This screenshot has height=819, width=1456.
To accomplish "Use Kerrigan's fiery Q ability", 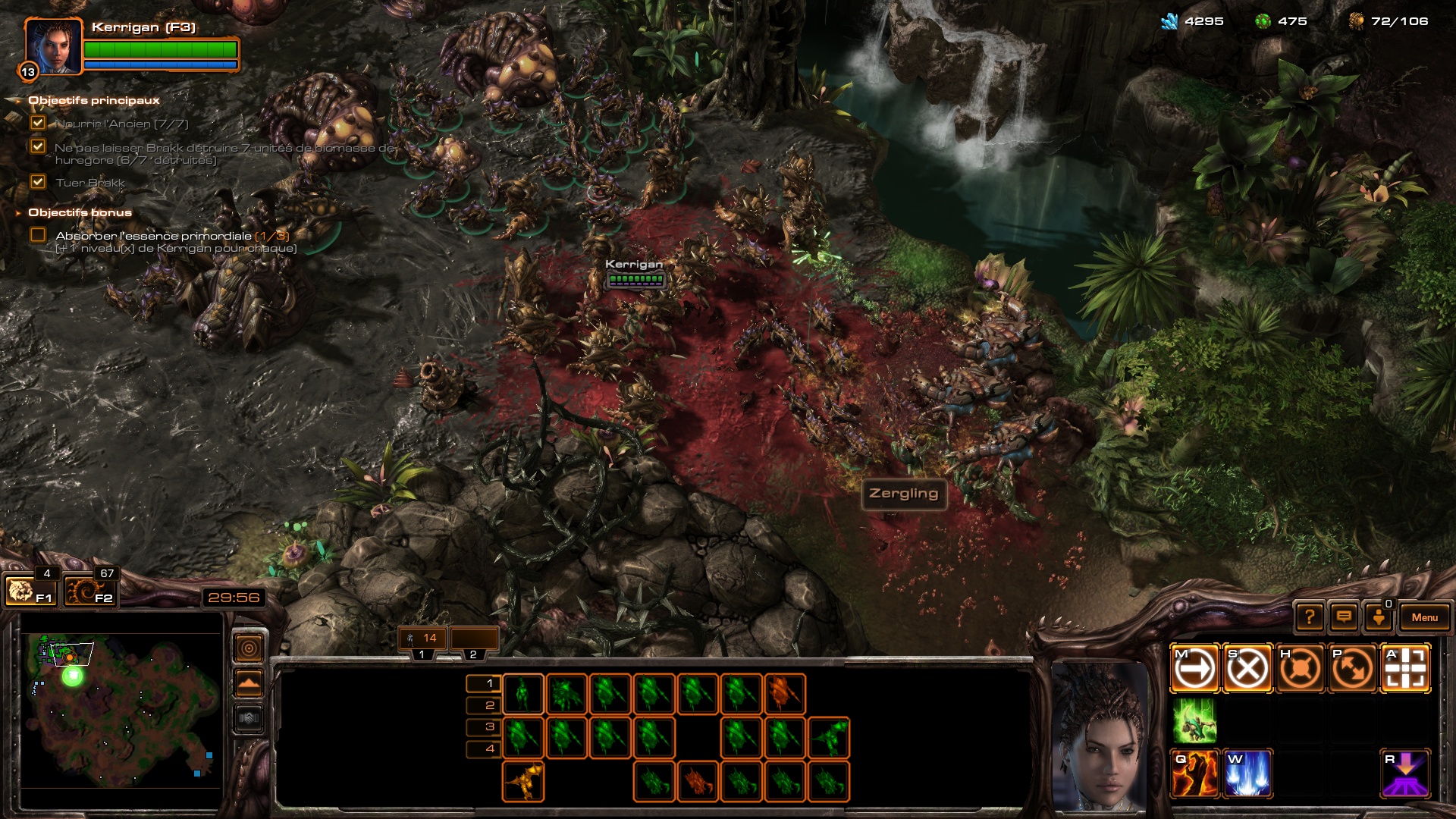I will pos(1194,774).
